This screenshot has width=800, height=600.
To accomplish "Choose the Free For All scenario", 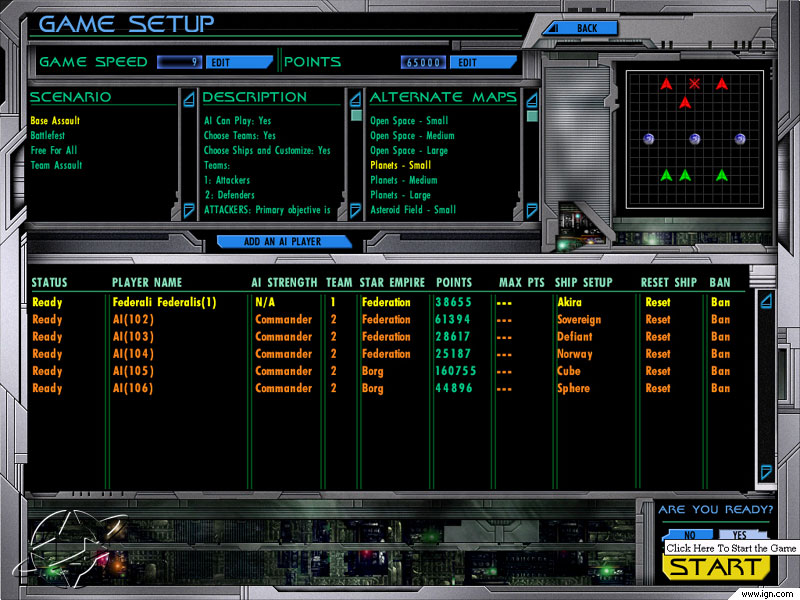I will pos(52,151).
